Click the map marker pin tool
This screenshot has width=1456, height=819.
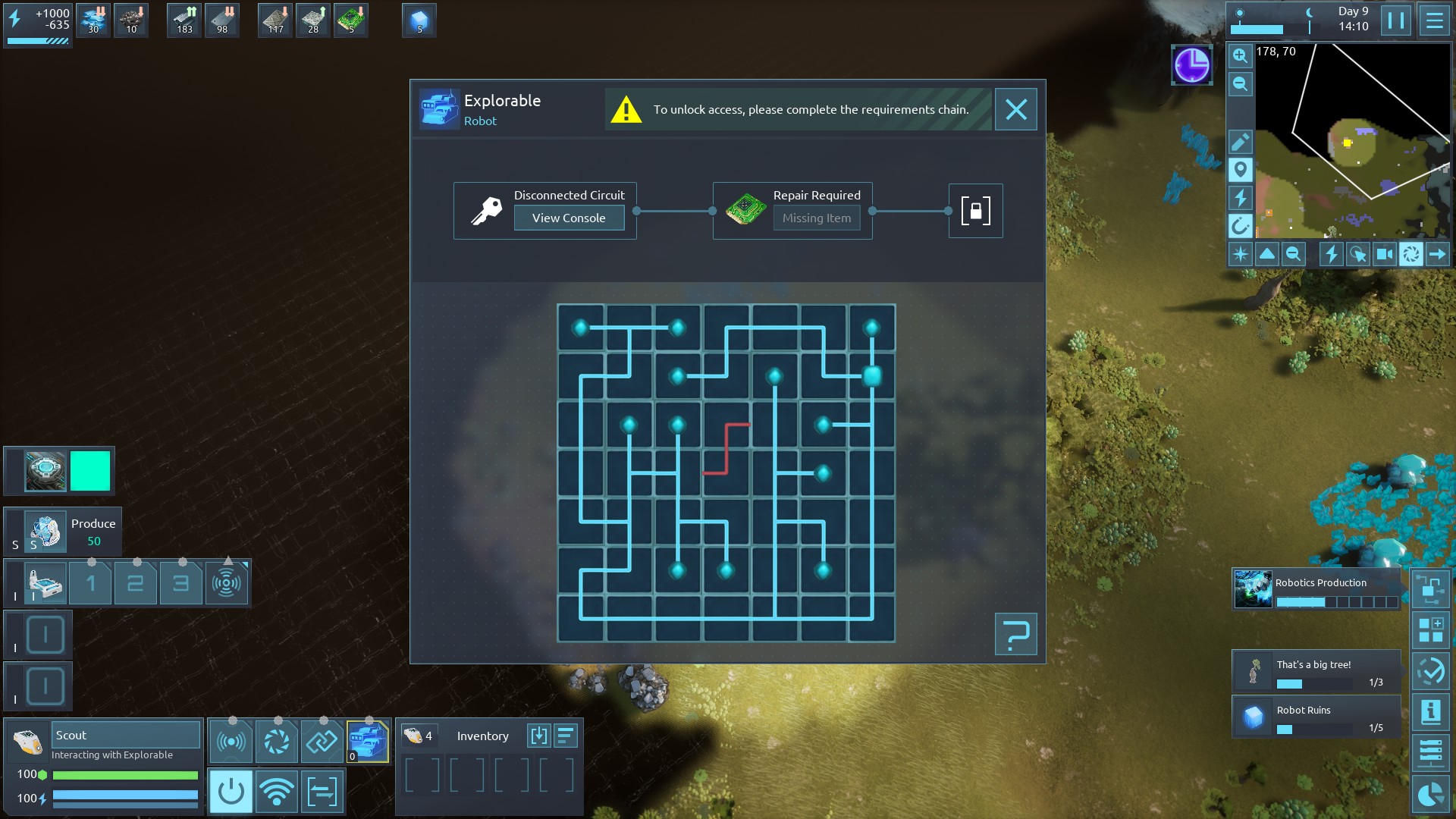click(1240, 170)
